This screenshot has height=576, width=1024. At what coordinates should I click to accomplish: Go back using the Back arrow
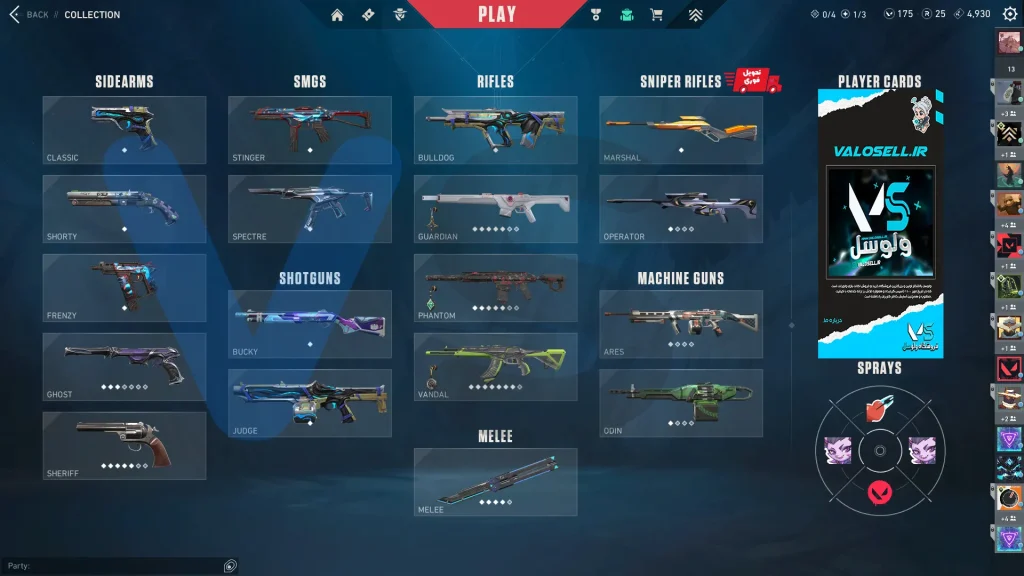[15, 14]
